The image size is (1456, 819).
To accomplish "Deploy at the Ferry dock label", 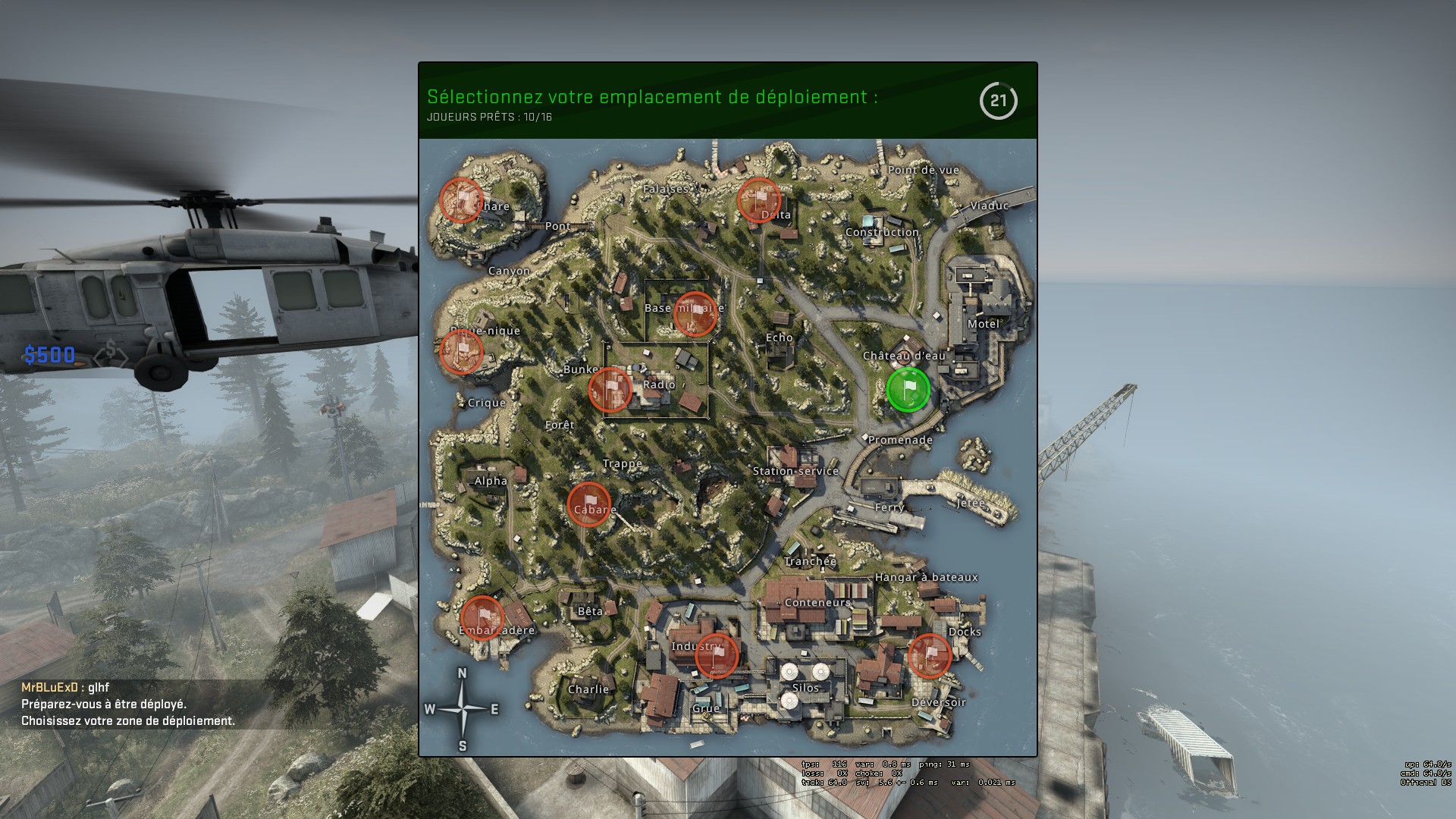I will [x=889, y=507].
